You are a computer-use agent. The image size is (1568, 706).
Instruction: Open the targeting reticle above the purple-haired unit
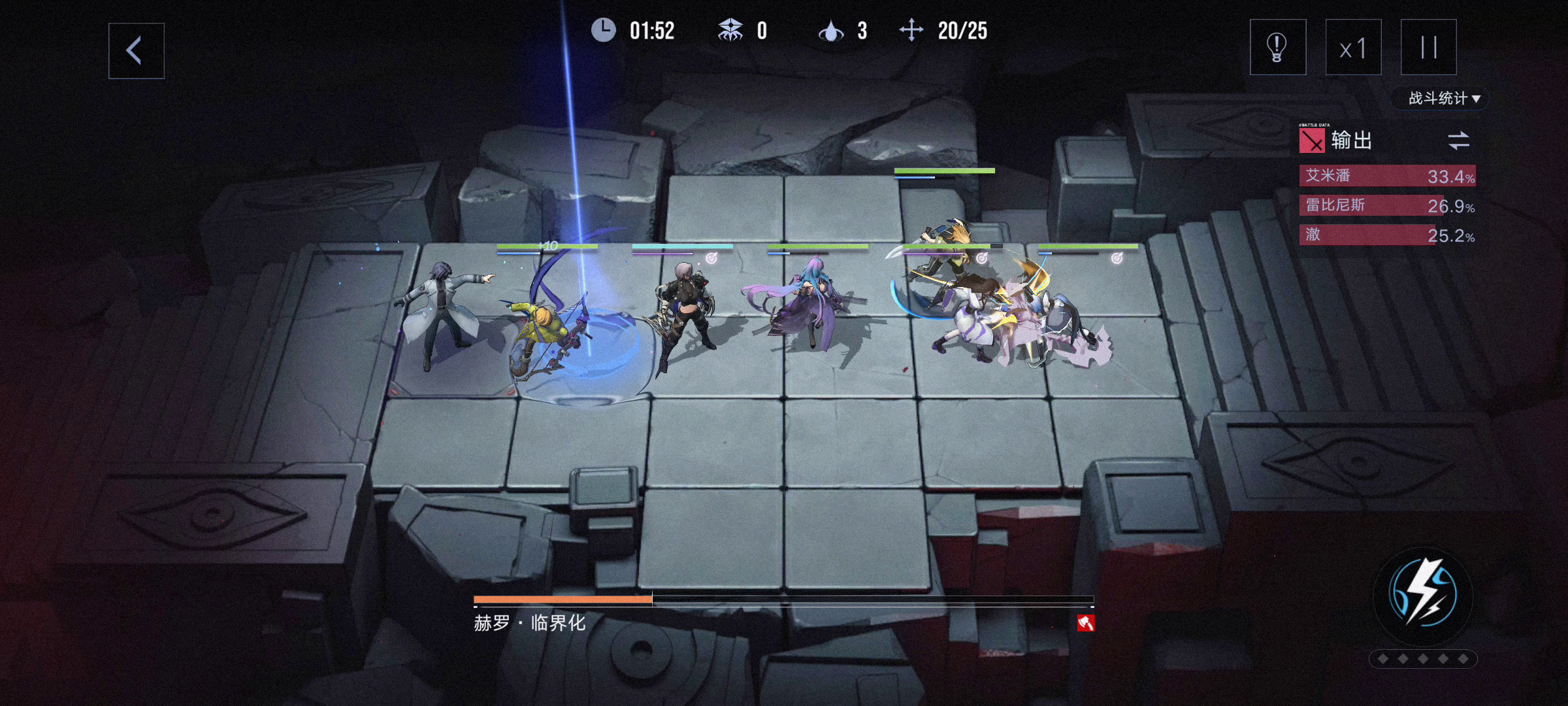click(x=710, y=259)
